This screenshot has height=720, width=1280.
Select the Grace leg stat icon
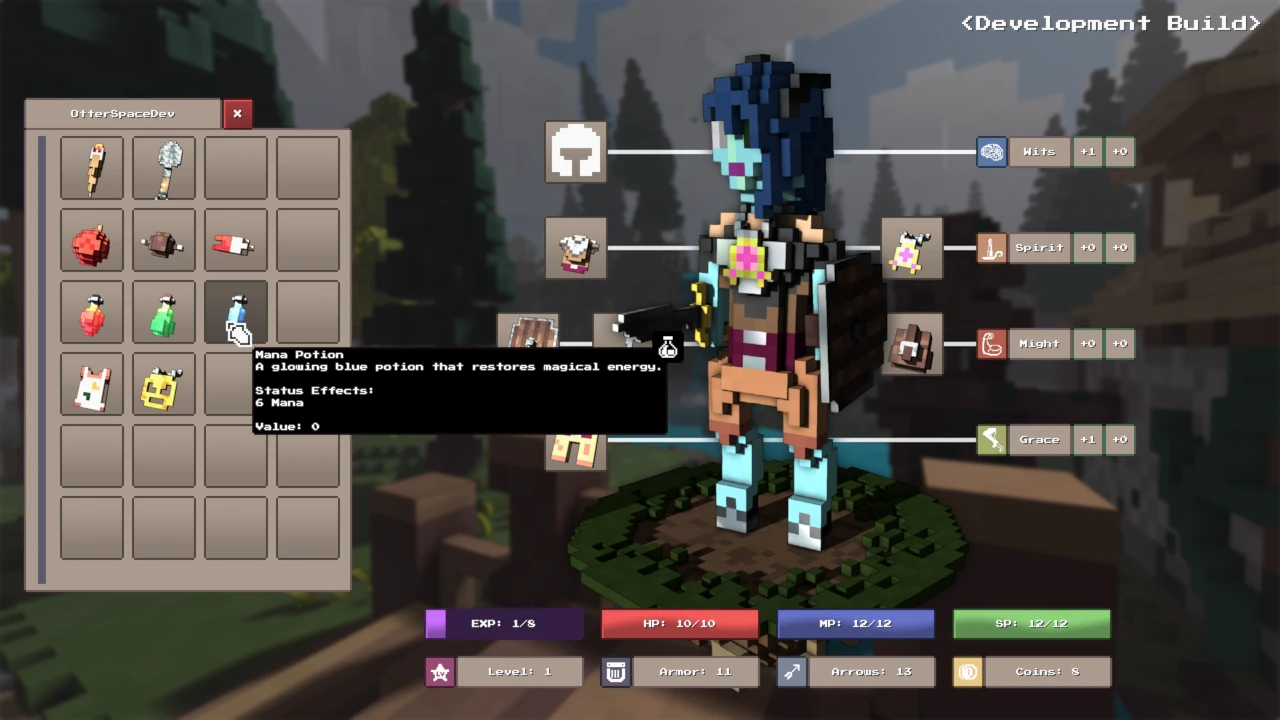point(991,439)
